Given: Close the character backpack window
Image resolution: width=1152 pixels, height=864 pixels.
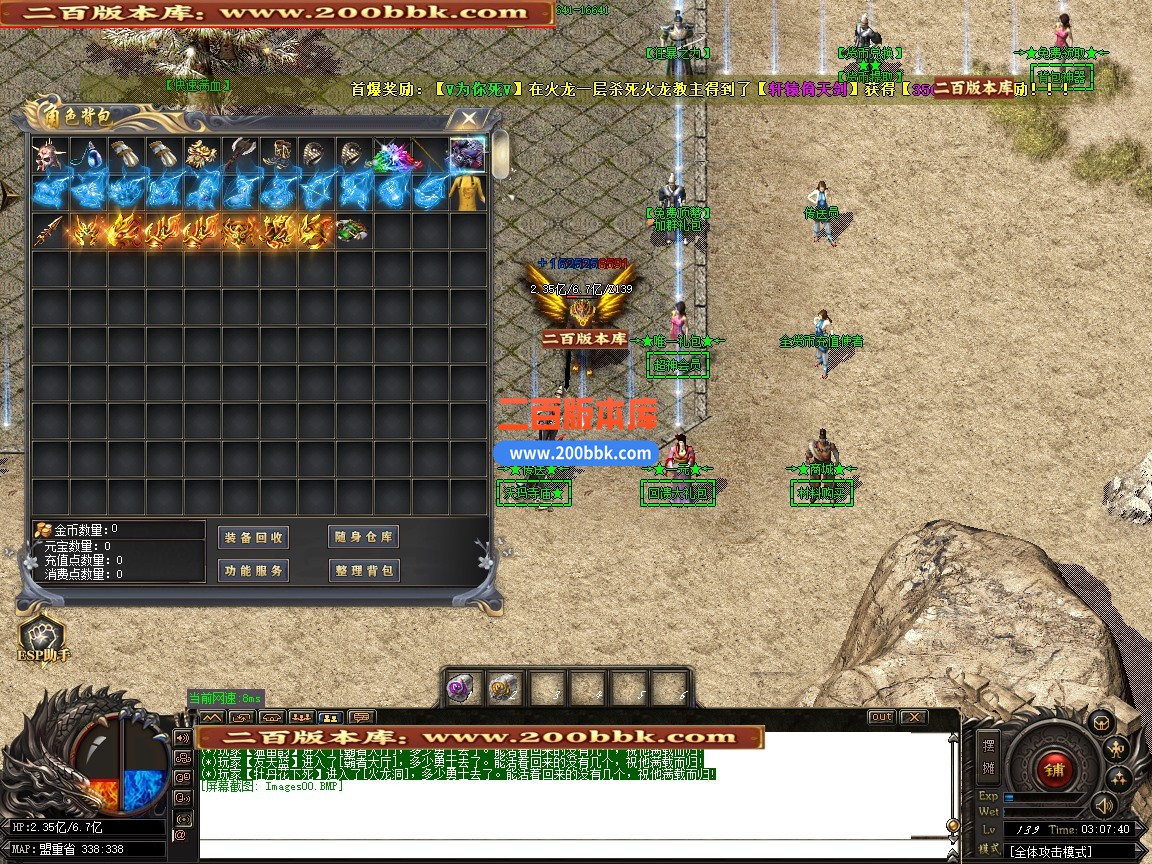Looking at the screenshot, I should point(467,119).
